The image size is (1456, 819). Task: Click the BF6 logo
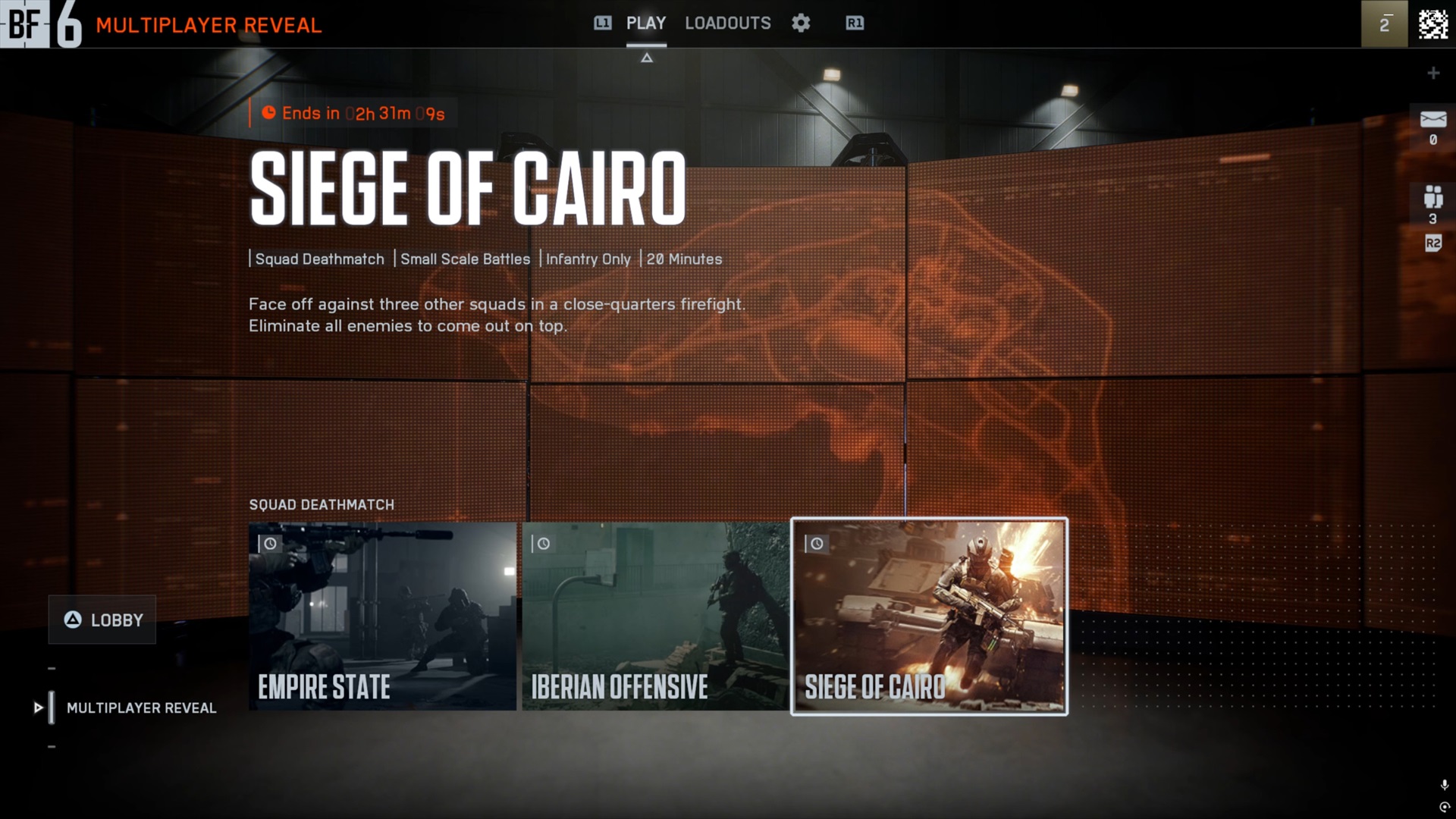41,24
